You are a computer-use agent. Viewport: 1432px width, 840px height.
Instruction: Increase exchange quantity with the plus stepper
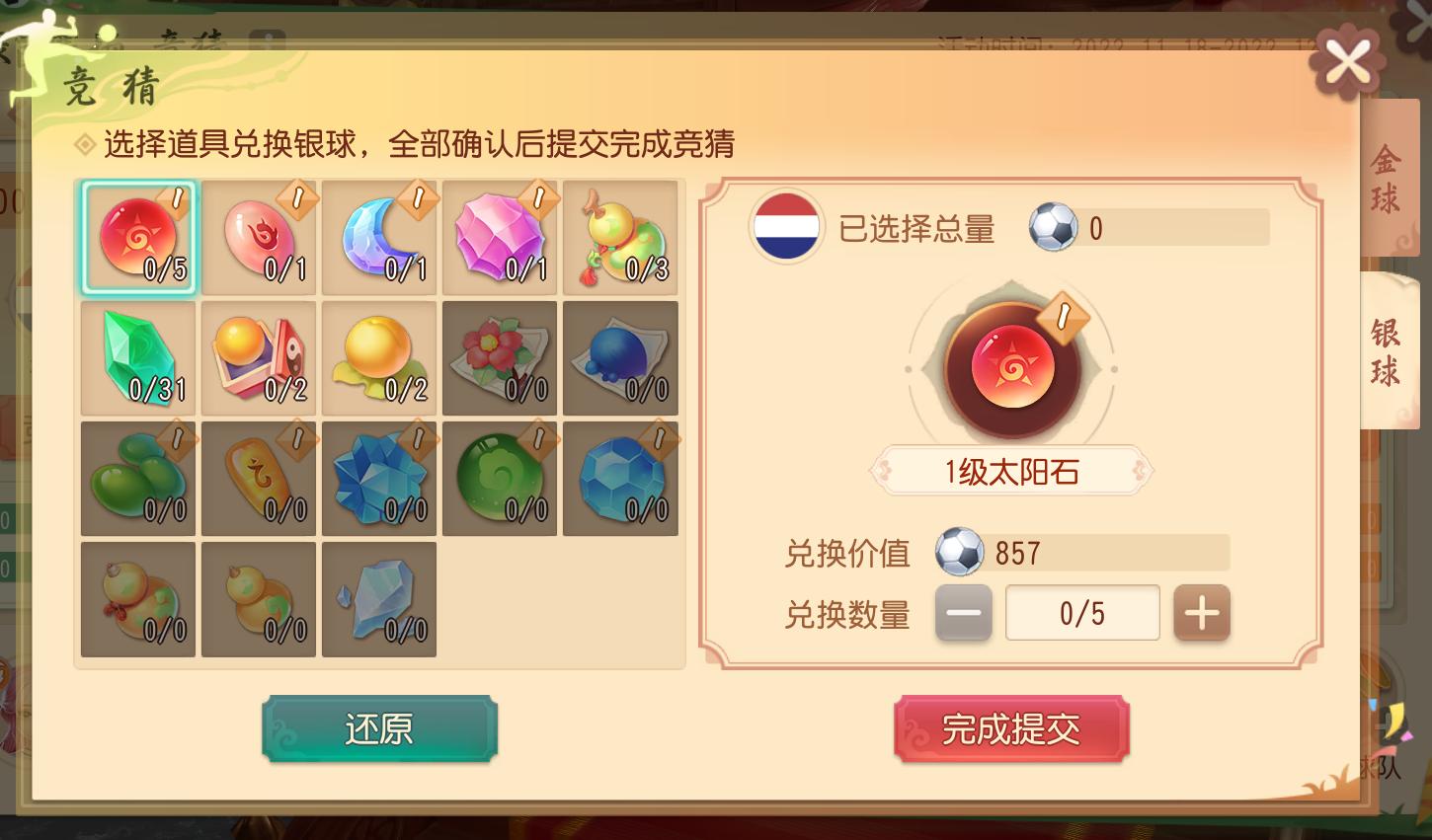1202,612
